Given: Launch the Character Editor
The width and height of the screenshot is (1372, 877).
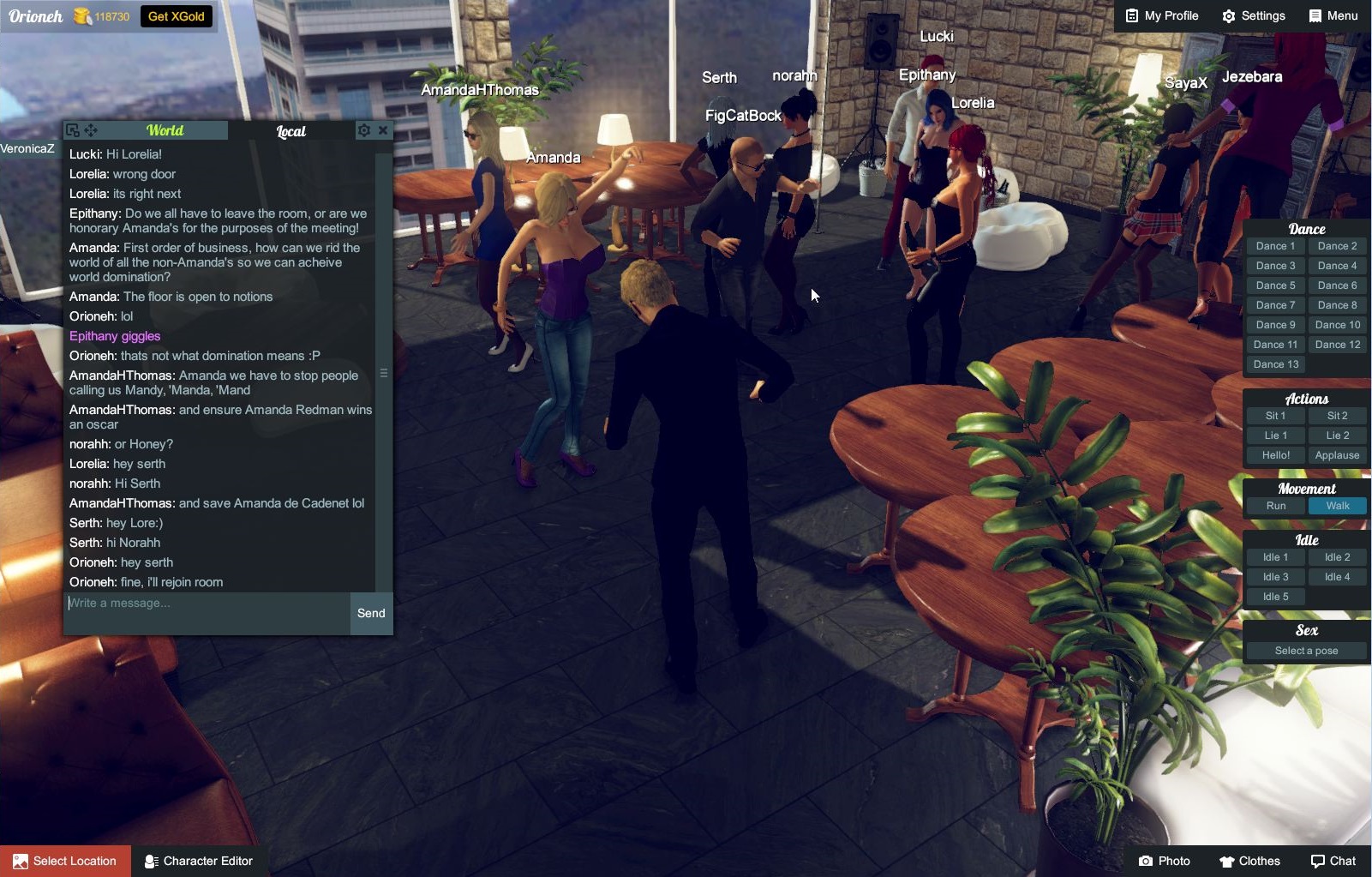Looking at the screenshot, I should 199,861.
